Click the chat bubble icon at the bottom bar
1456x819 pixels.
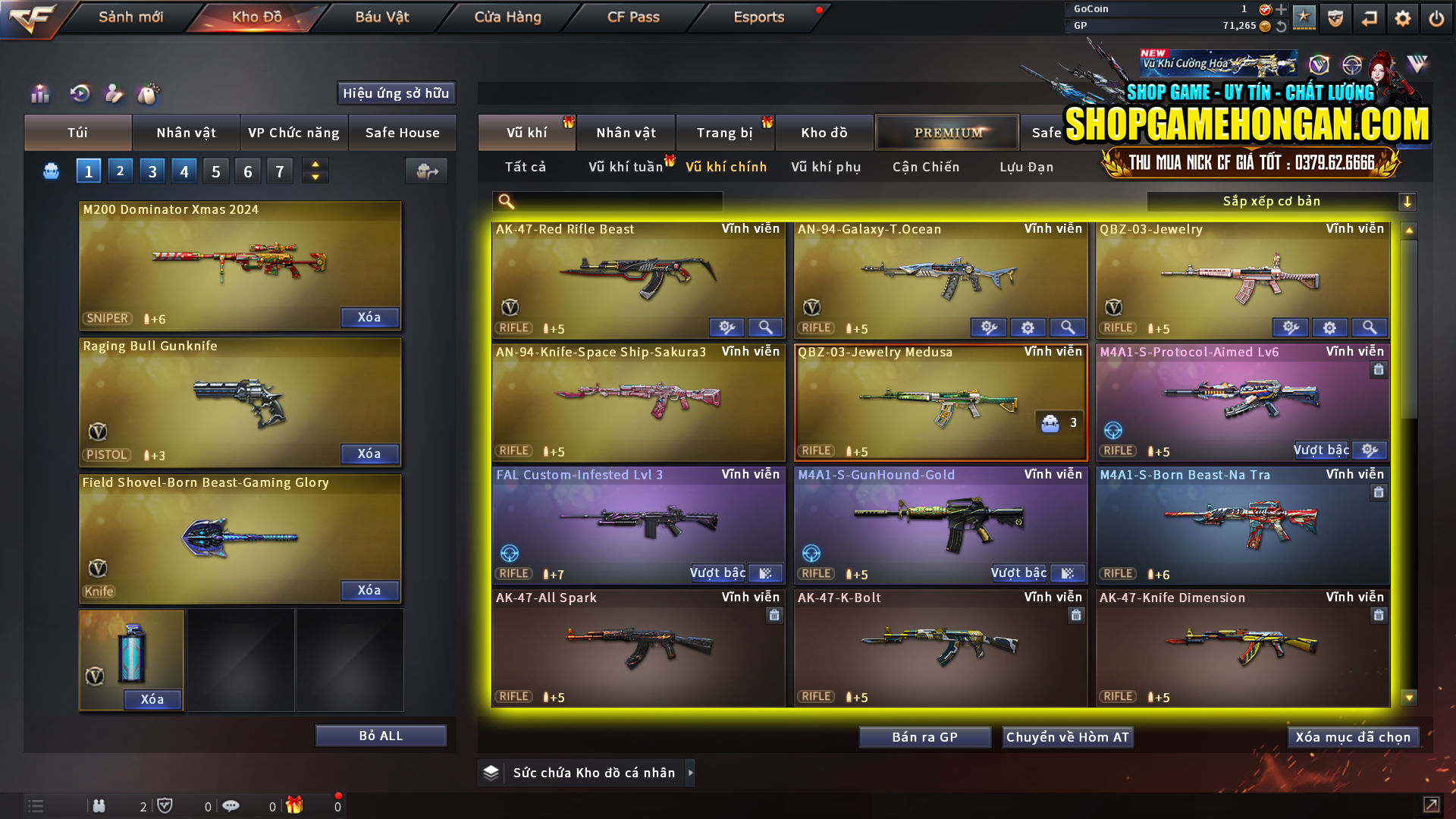(x=231, y=805)
